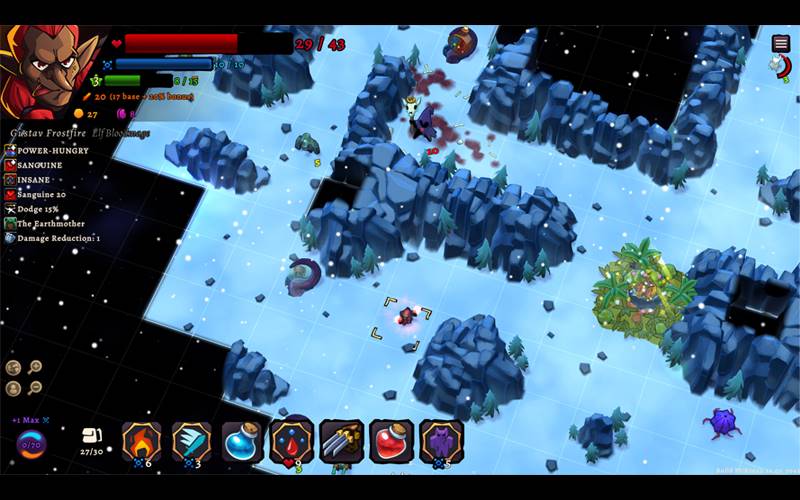Activate the purple demon ability

click(x=441, y=440)
